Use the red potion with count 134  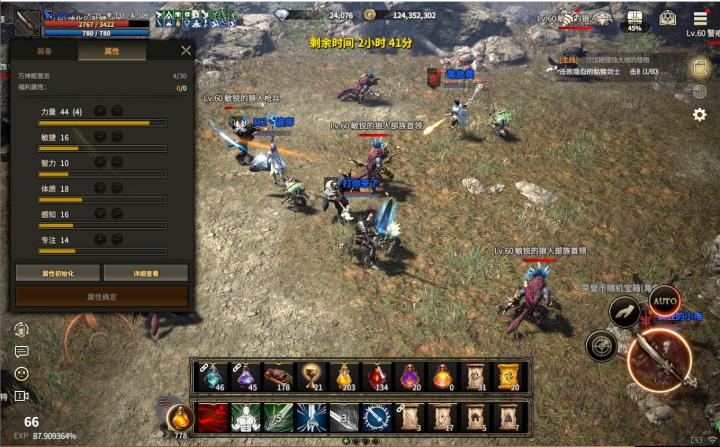click(377, 376)
